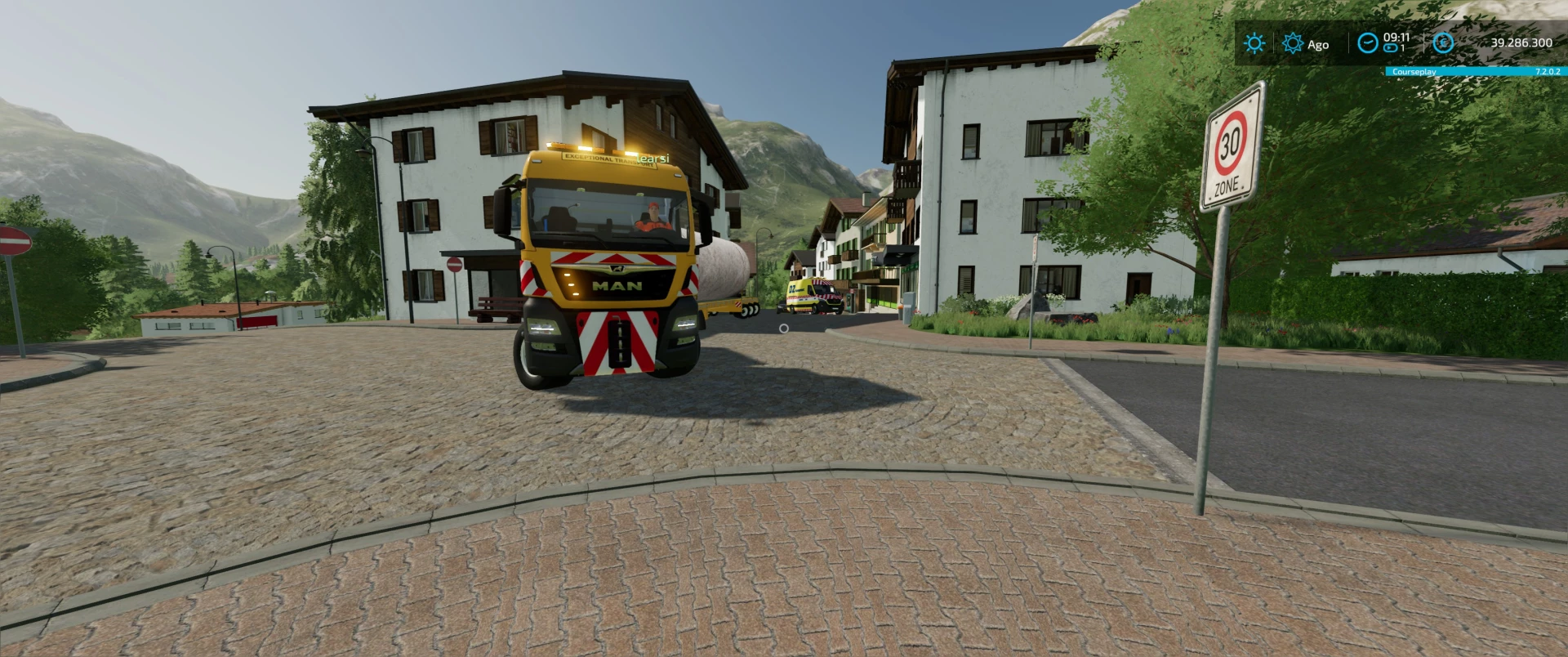Viewport: 1568px width, 657px height.
Task: Select the time-scale play icon under the clock
Action: point(1389,48)
